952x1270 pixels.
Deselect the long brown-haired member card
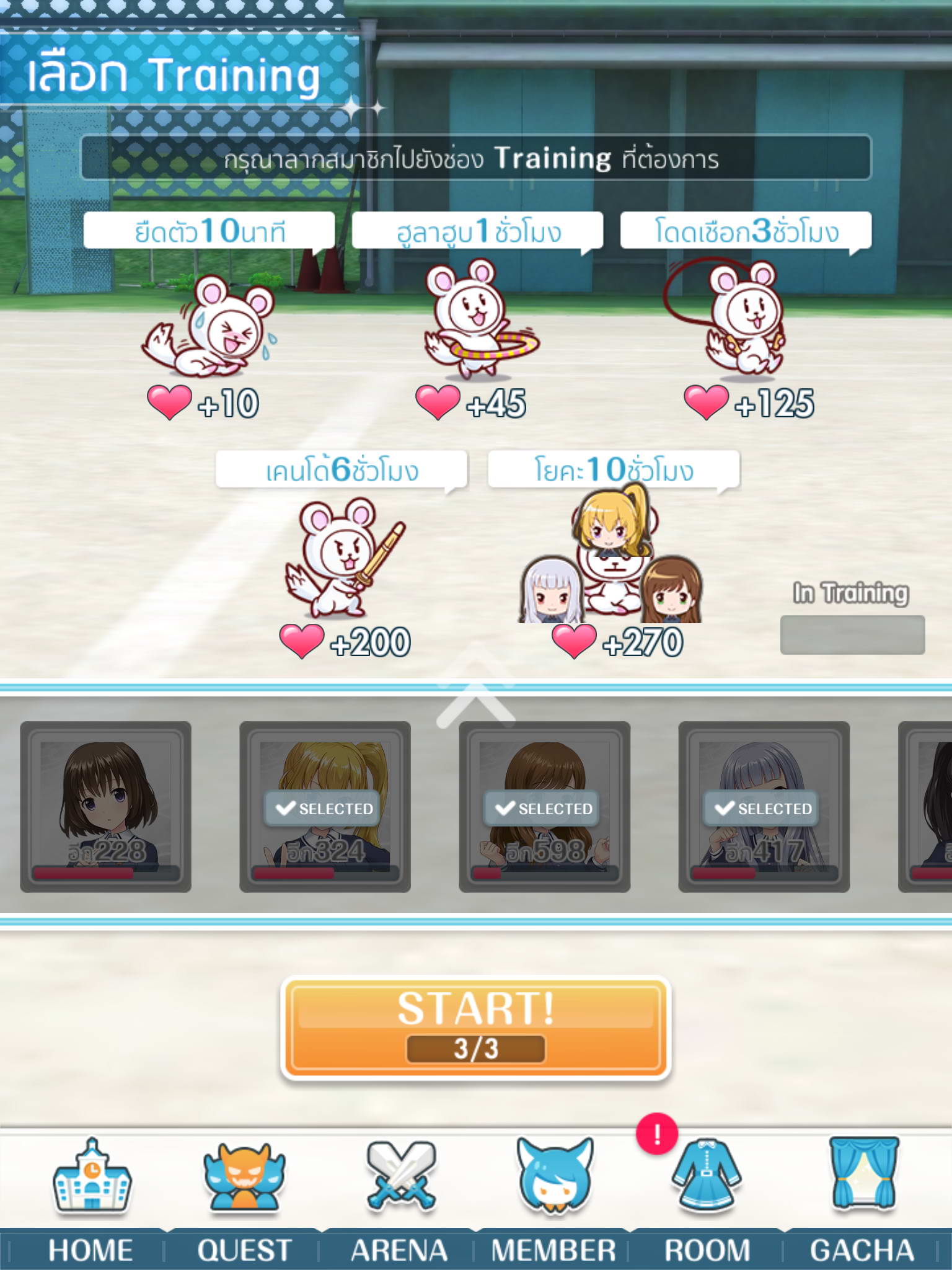coord(545,806)
